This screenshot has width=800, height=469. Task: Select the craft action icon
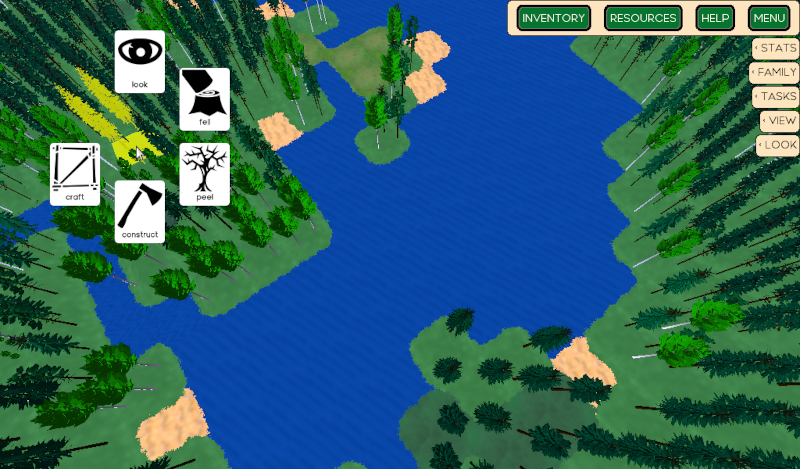point(75,173)
